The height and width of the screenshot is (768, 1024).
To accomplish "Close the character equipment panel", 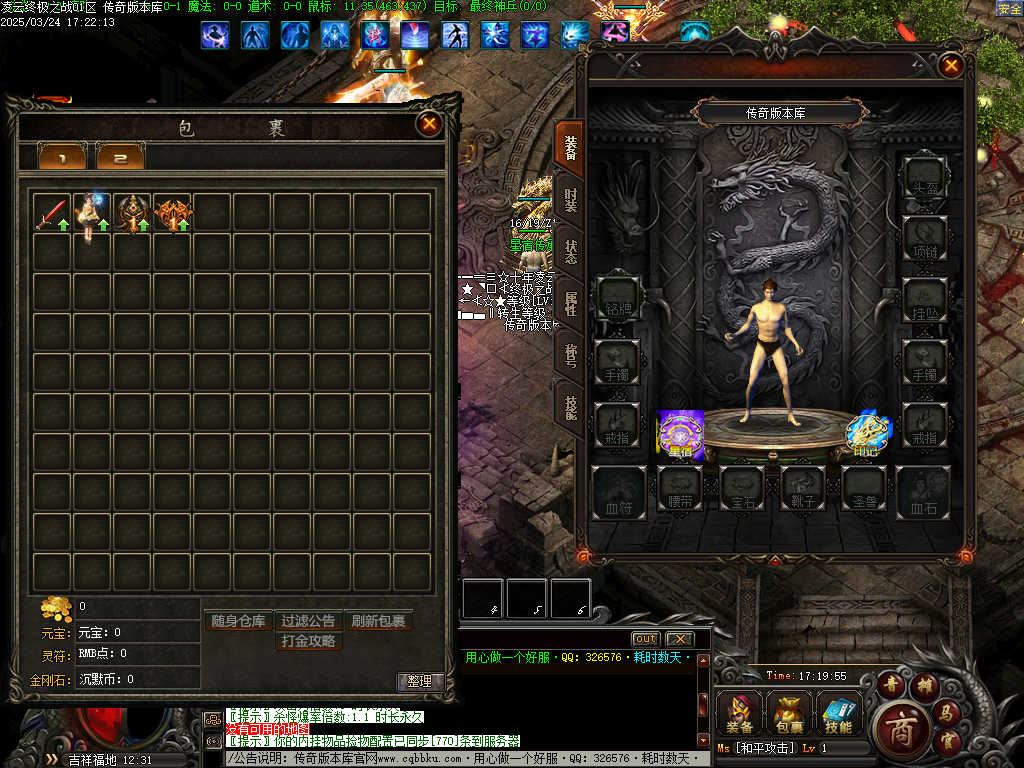I will [951, 67].
